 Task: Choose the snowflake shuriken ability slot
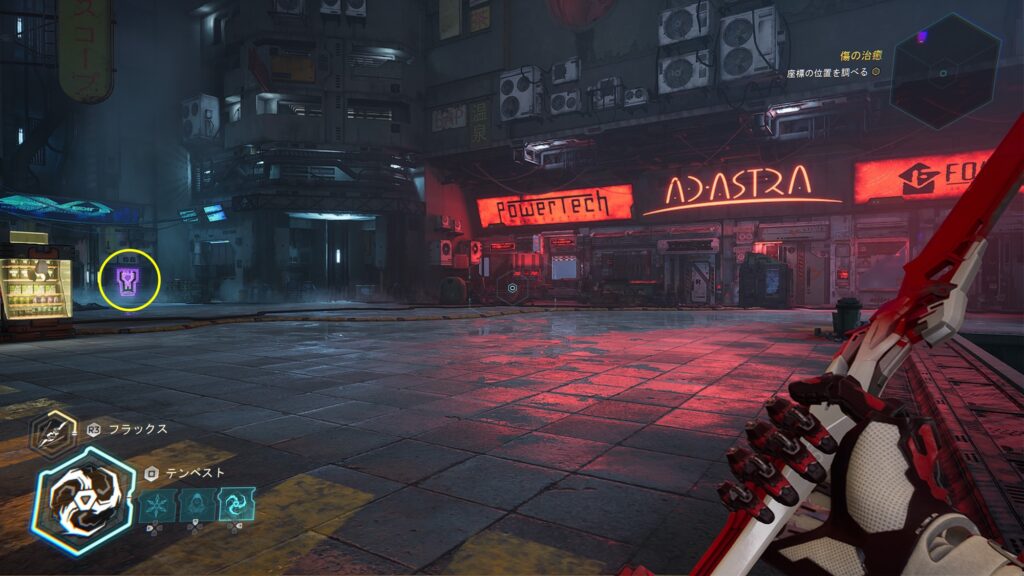[x=157, y=503]
